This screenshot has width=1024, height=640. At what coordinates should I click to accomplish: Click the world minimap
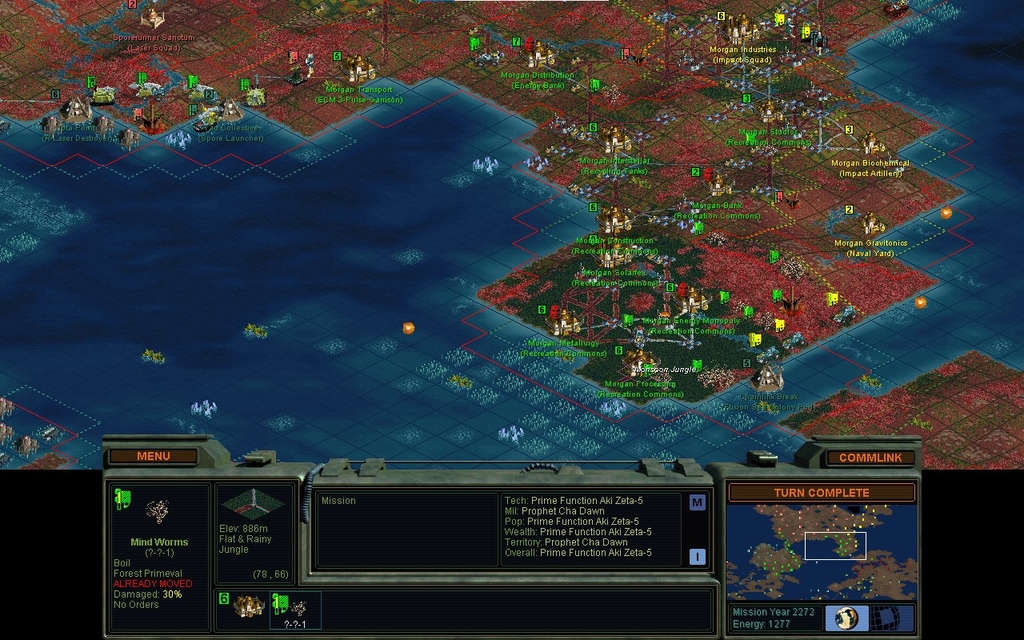[820, 551]
